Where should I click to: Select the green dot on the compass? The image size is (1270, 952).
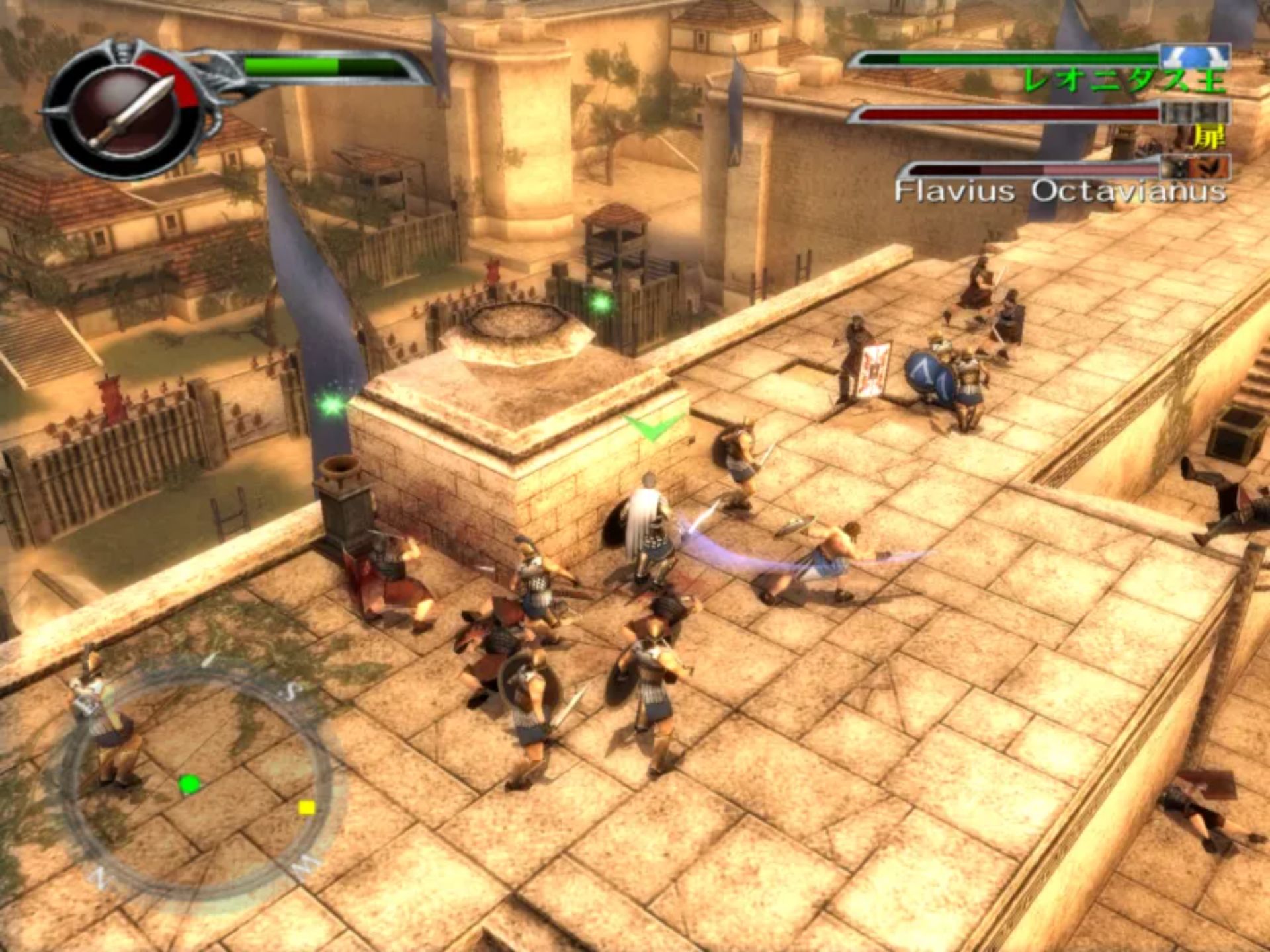(189, 785)
